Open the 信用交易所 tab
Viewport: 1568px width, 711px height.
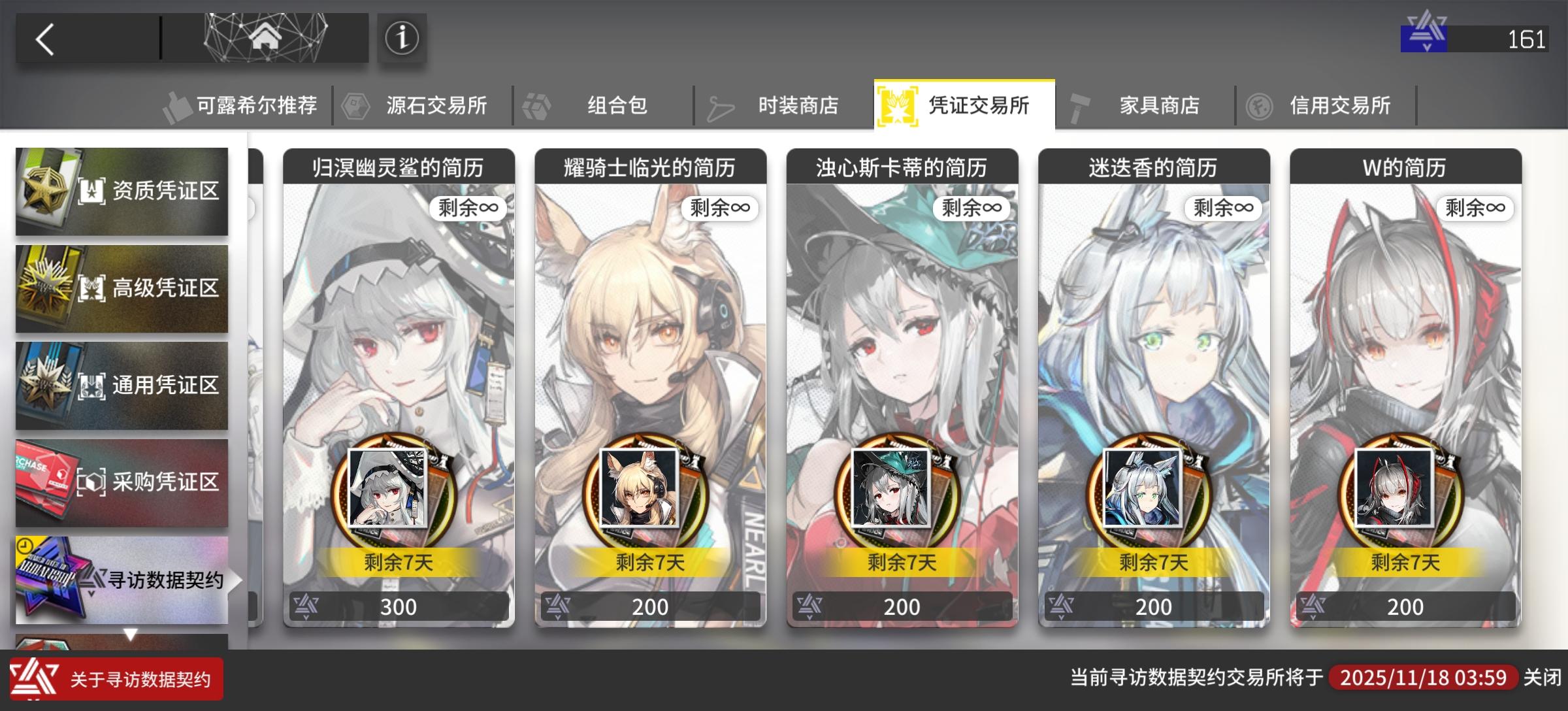pyautogui.click(x=1341, y=105)
